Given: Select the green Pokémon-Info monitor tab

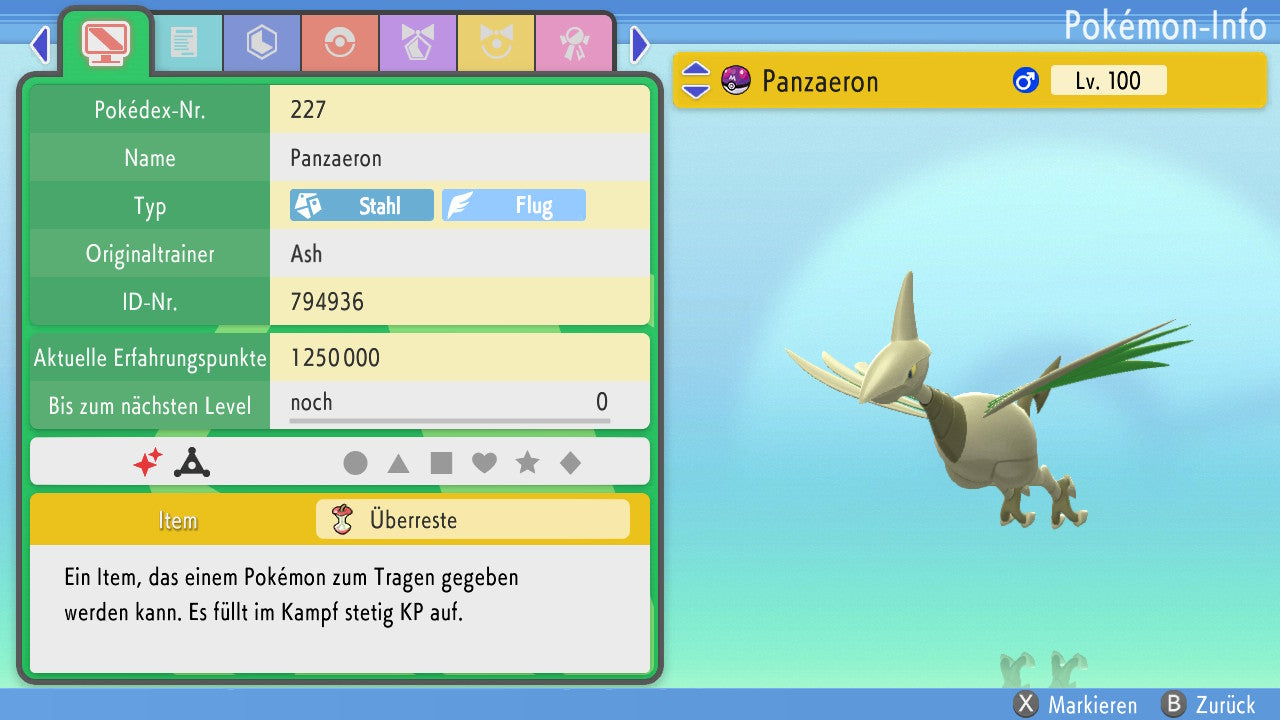Looking at the screenshot, I should pyautogui.click(x=105, y=43).
